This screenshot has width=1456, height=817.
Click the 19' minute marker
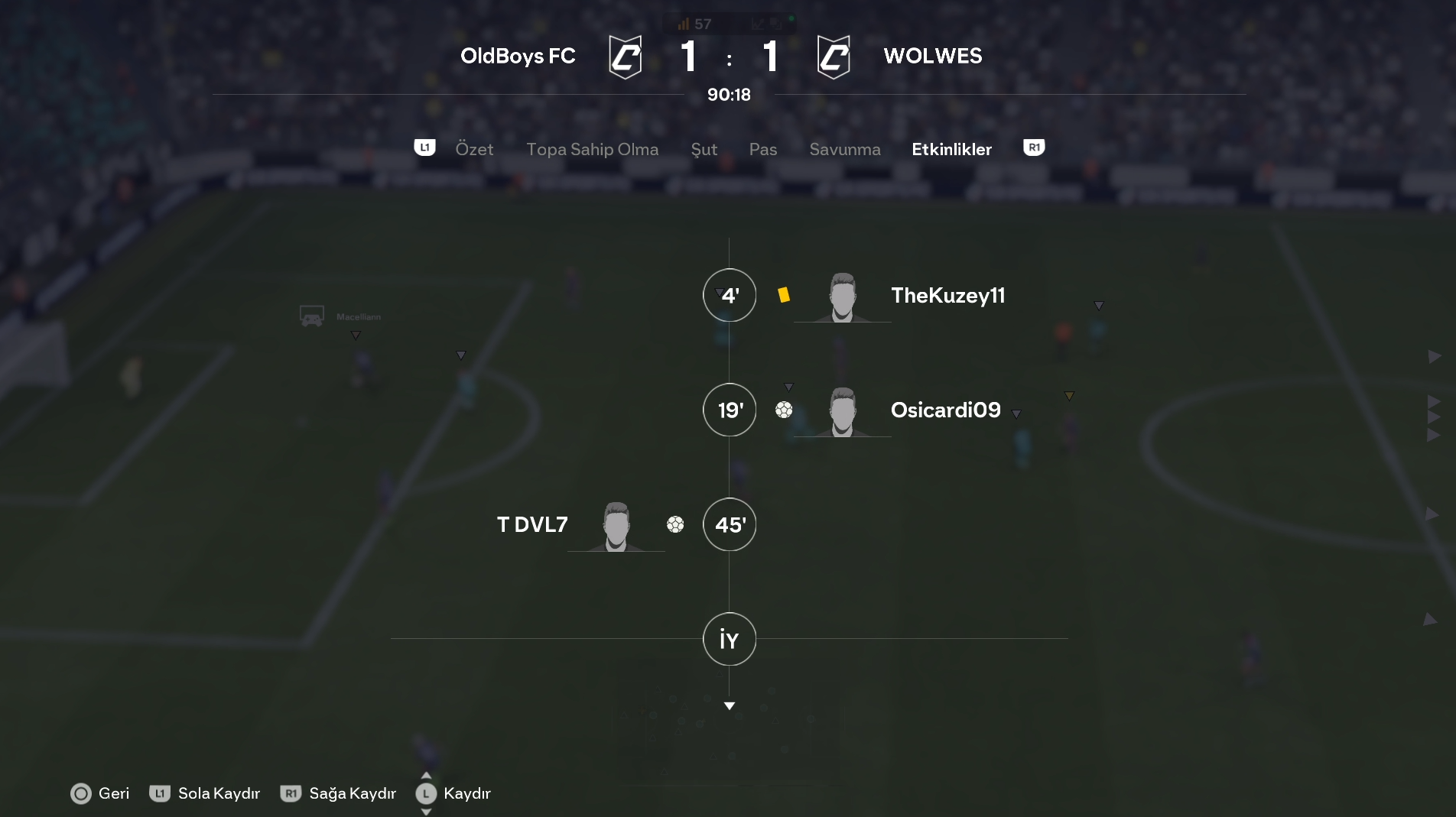pyautogui.click(x=730, y=410)
